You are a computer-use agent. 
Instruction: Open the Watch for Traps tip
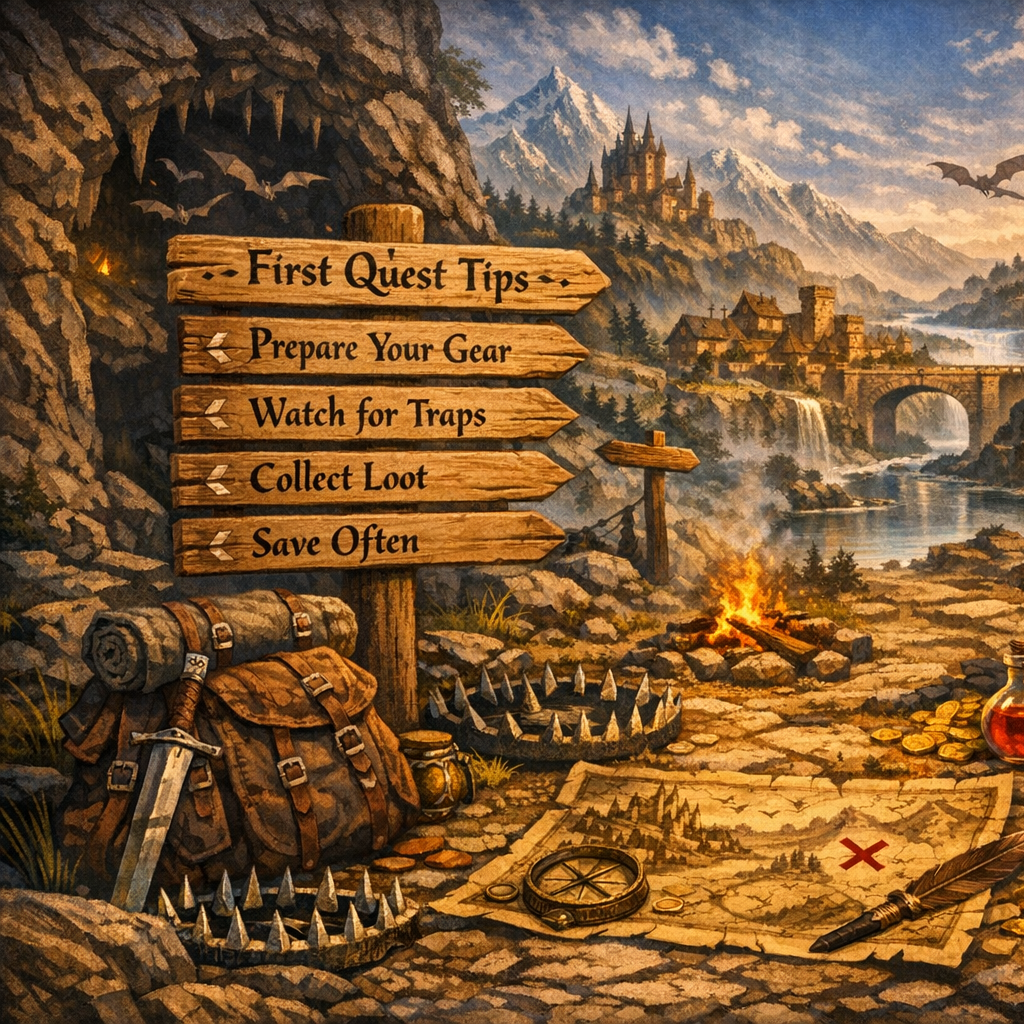[375, 412]
